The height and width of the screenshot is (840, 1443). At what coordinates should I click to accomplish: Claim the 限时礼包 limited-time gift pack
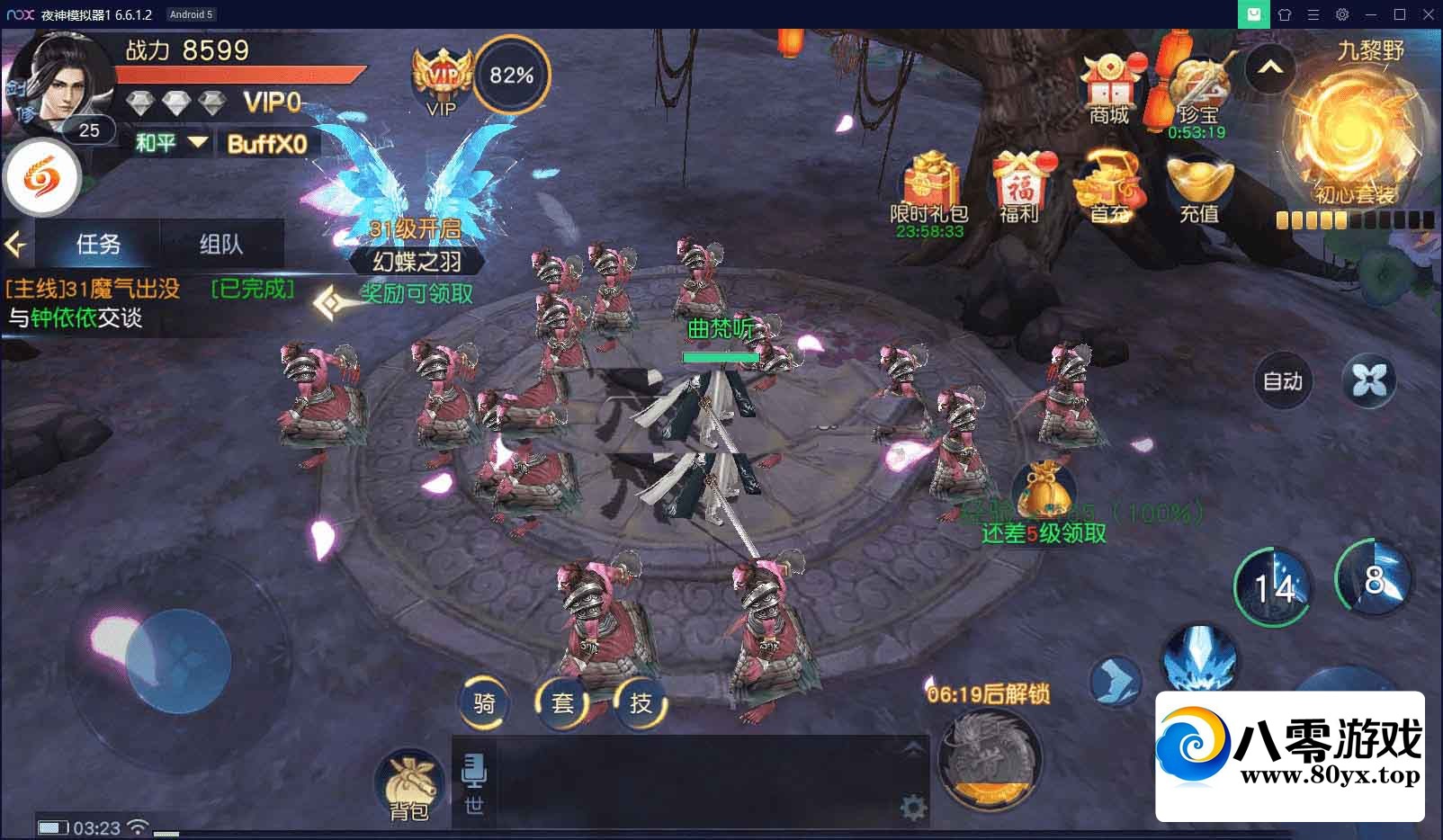(x=929, y=189)
